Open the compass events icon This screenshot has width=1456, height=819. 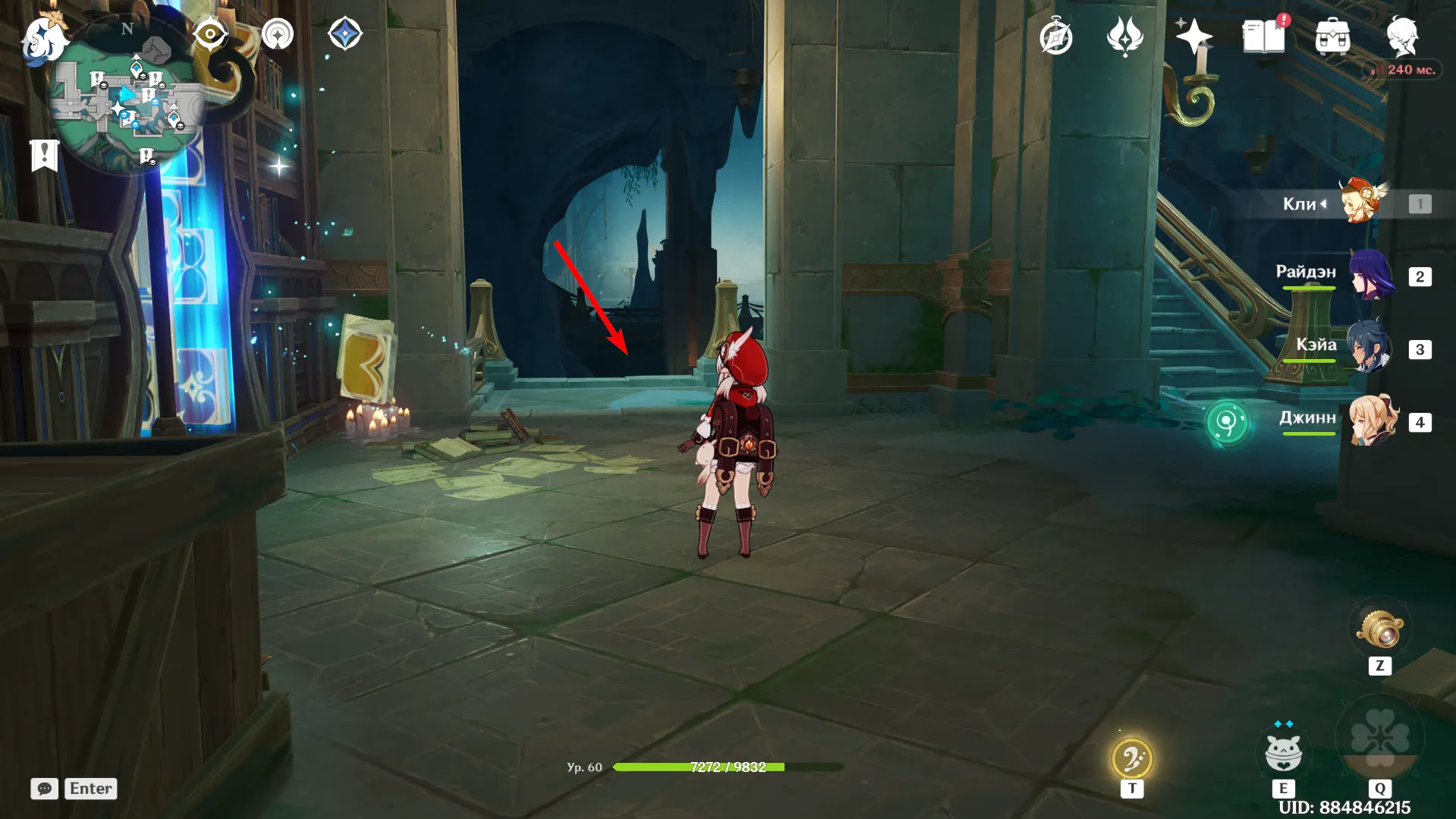[x=1055, y=36]
